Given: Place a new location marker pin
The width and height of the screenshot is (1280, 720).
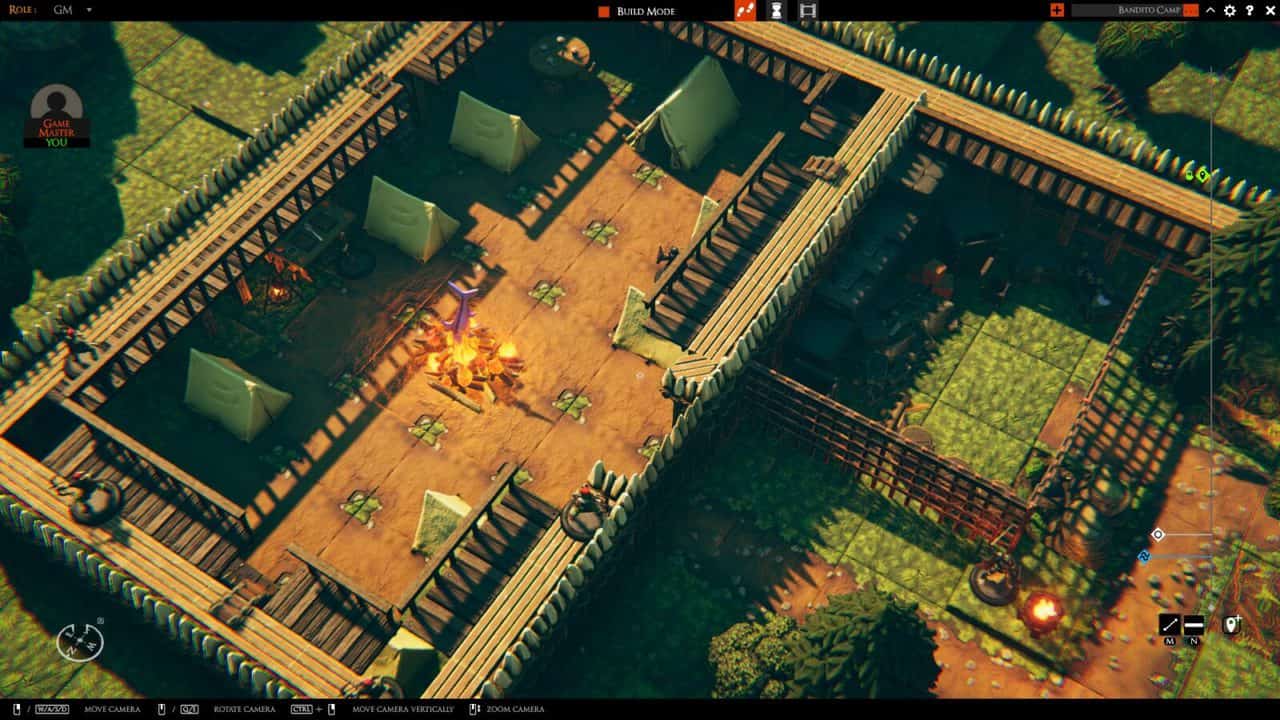Looking at the screenshot, I should pos(1232,624).
